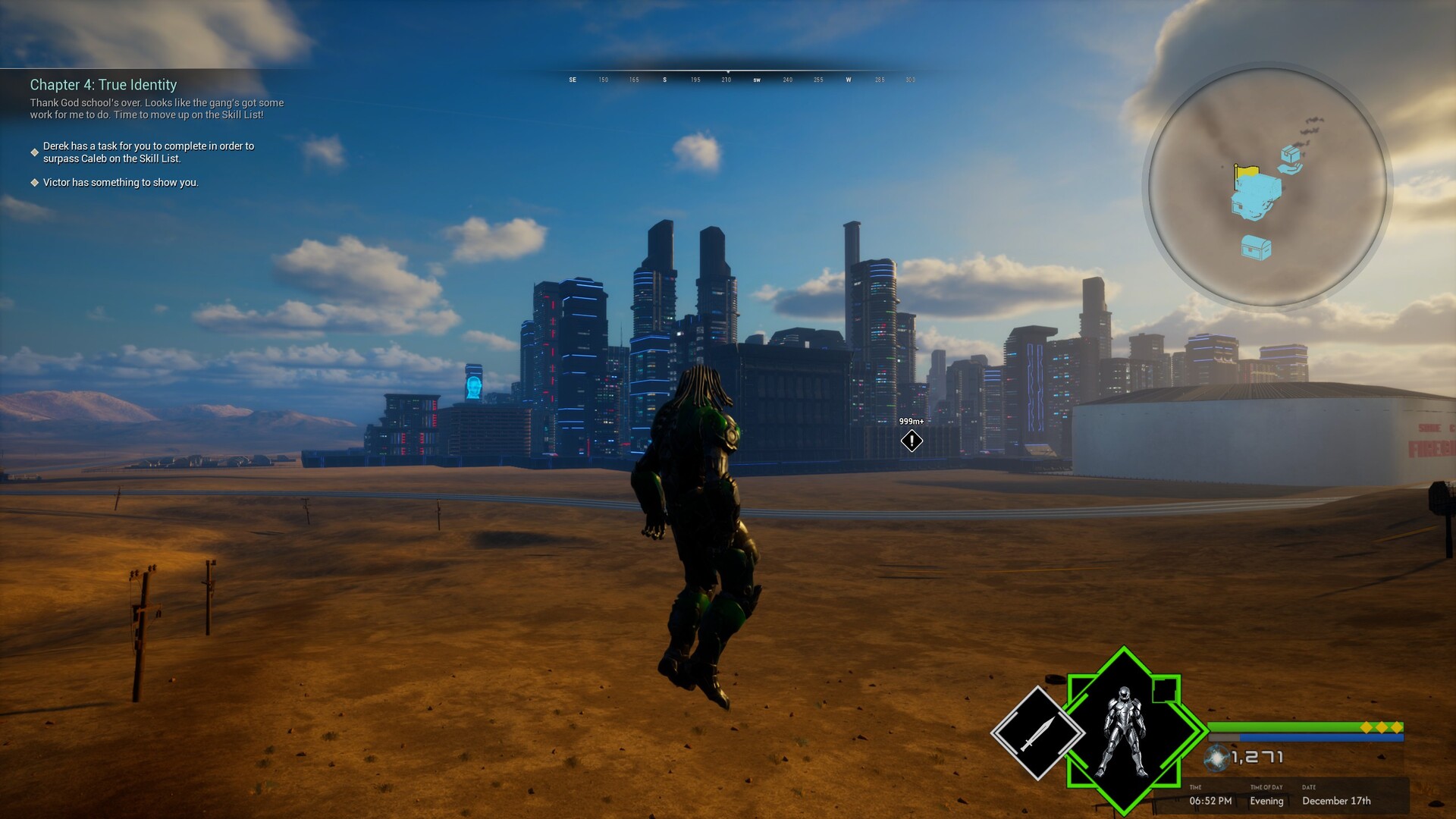Image resolution: width=1456 pixels, height=819 pixels.
Task: Toggle the diamond bullet on Derek's objective
Action: [x=33, y=152]
